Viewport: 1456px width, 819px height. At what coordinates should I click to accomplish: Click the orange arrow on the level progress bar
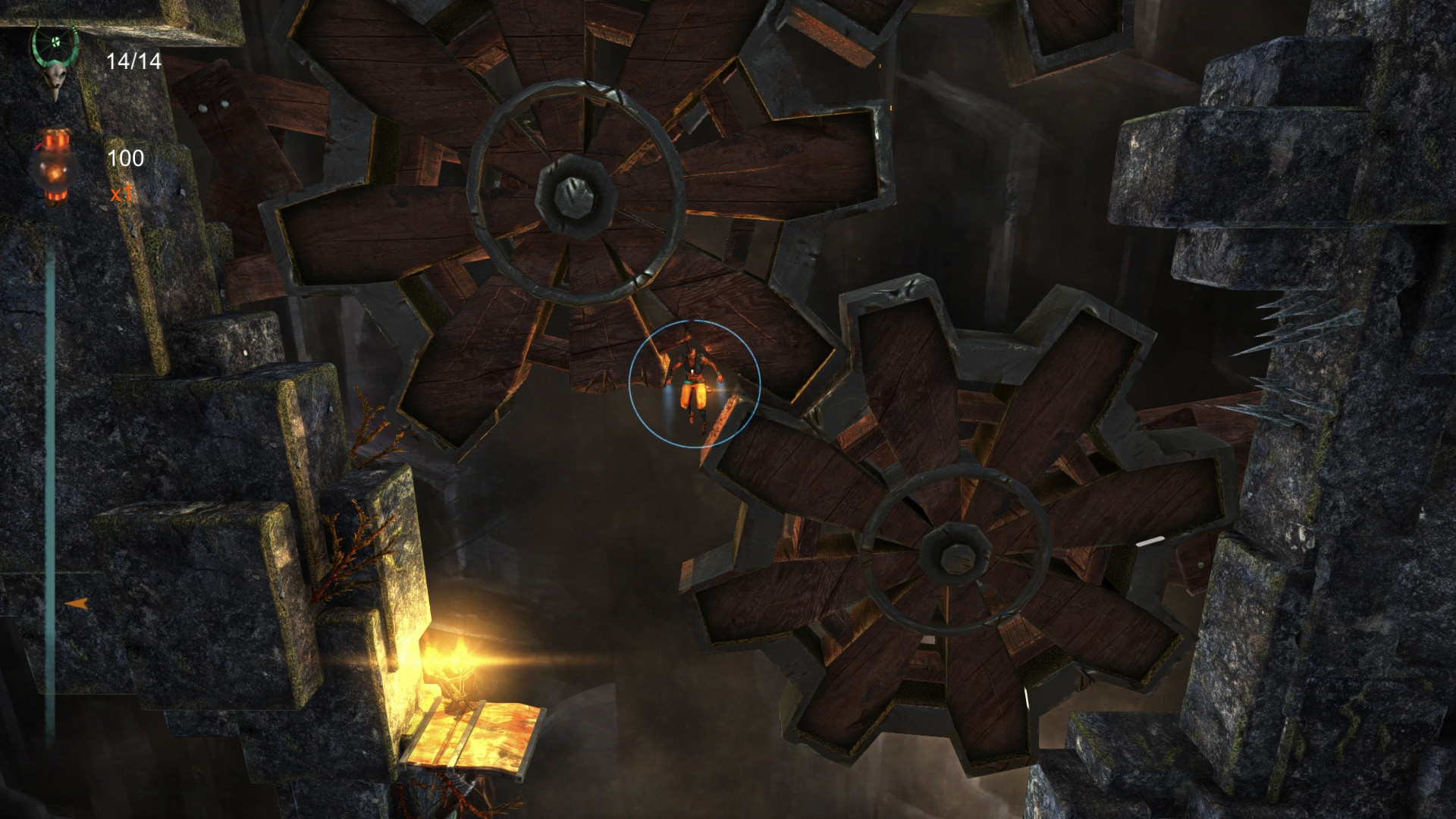pyautogui.click(x=76, y=604)
